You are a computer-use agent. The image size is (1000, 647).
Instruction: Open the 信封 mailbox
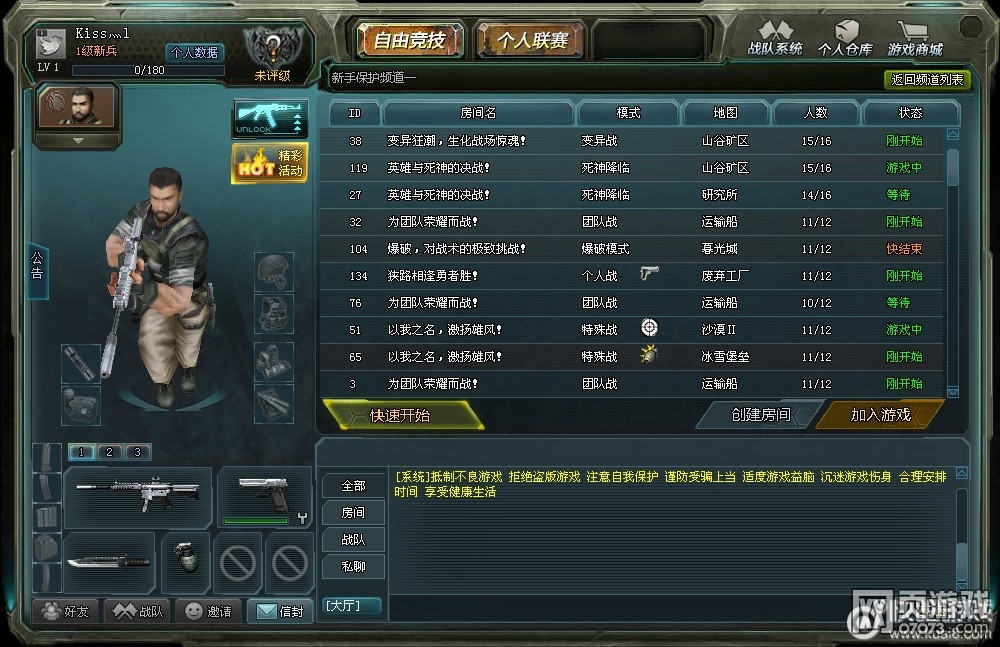[279, 611]
